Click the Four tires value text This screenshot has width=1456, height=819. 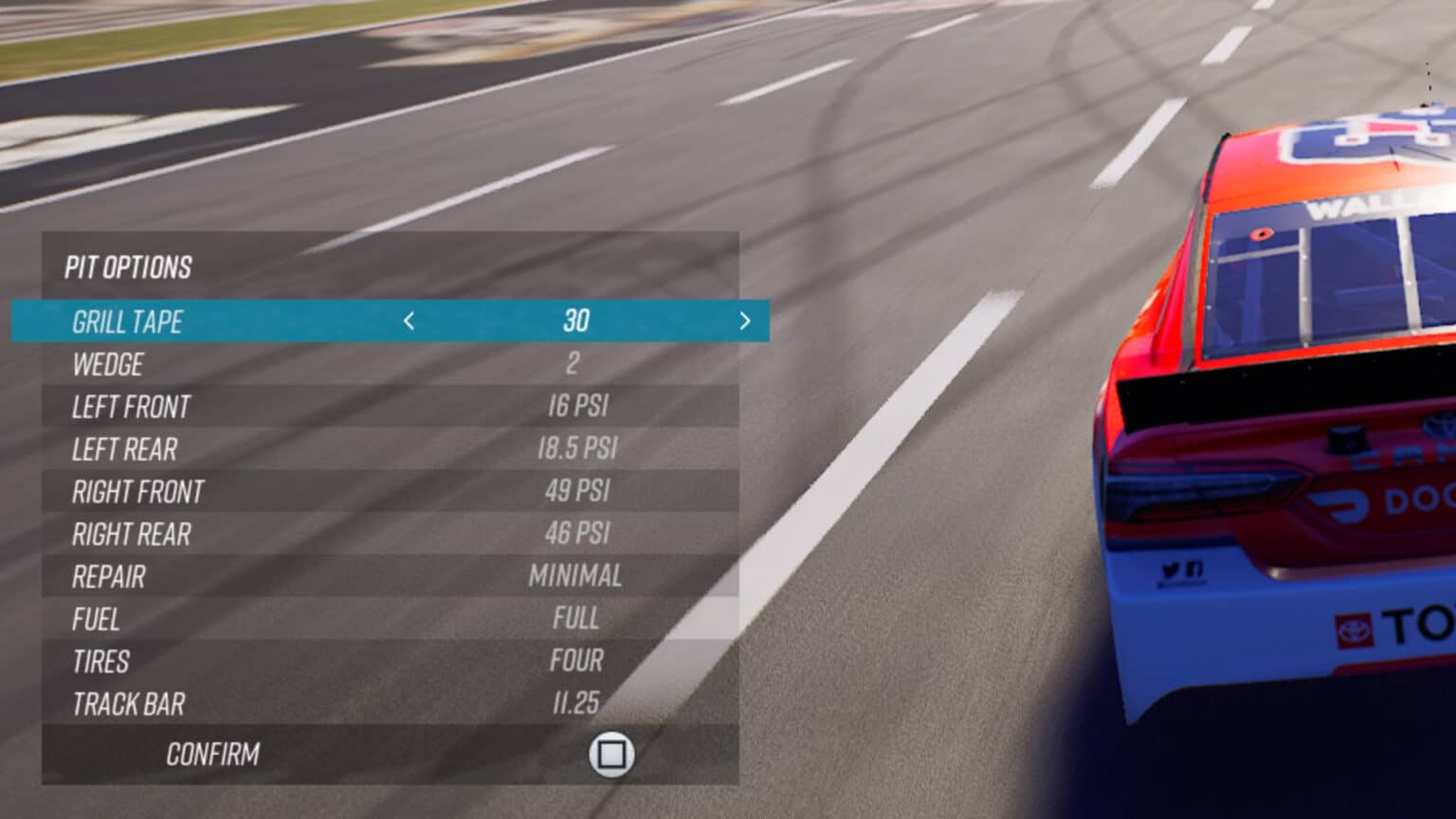tap(575, 662)
